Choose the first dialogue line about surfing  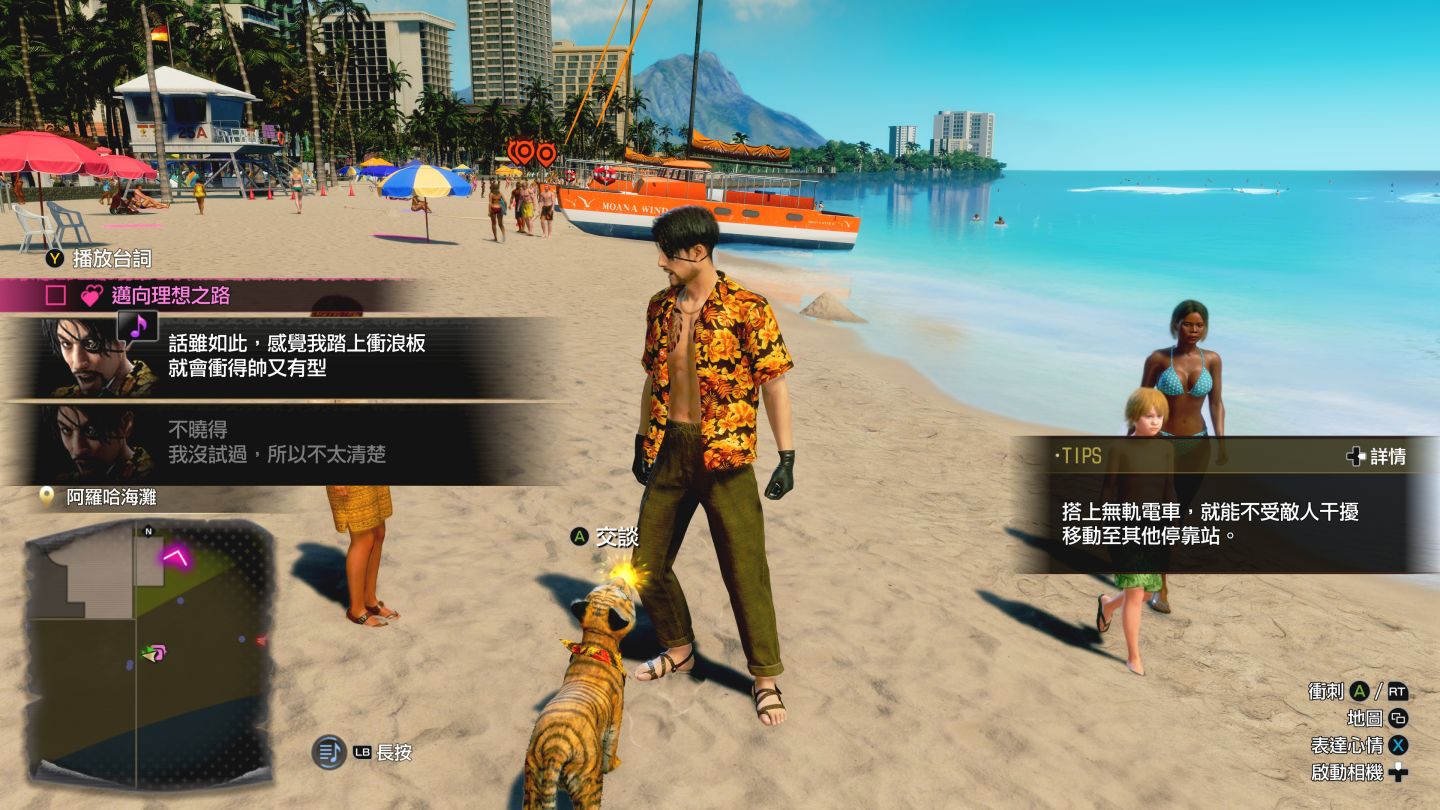point(297,356)
